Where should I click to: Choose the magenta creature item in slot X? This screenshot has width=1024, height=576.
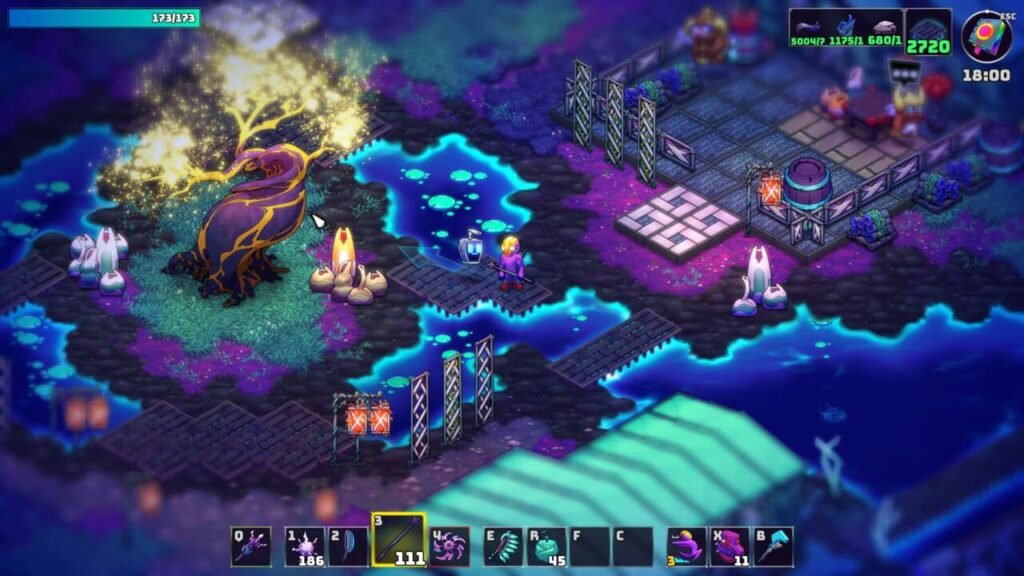[x=731, y=546]
